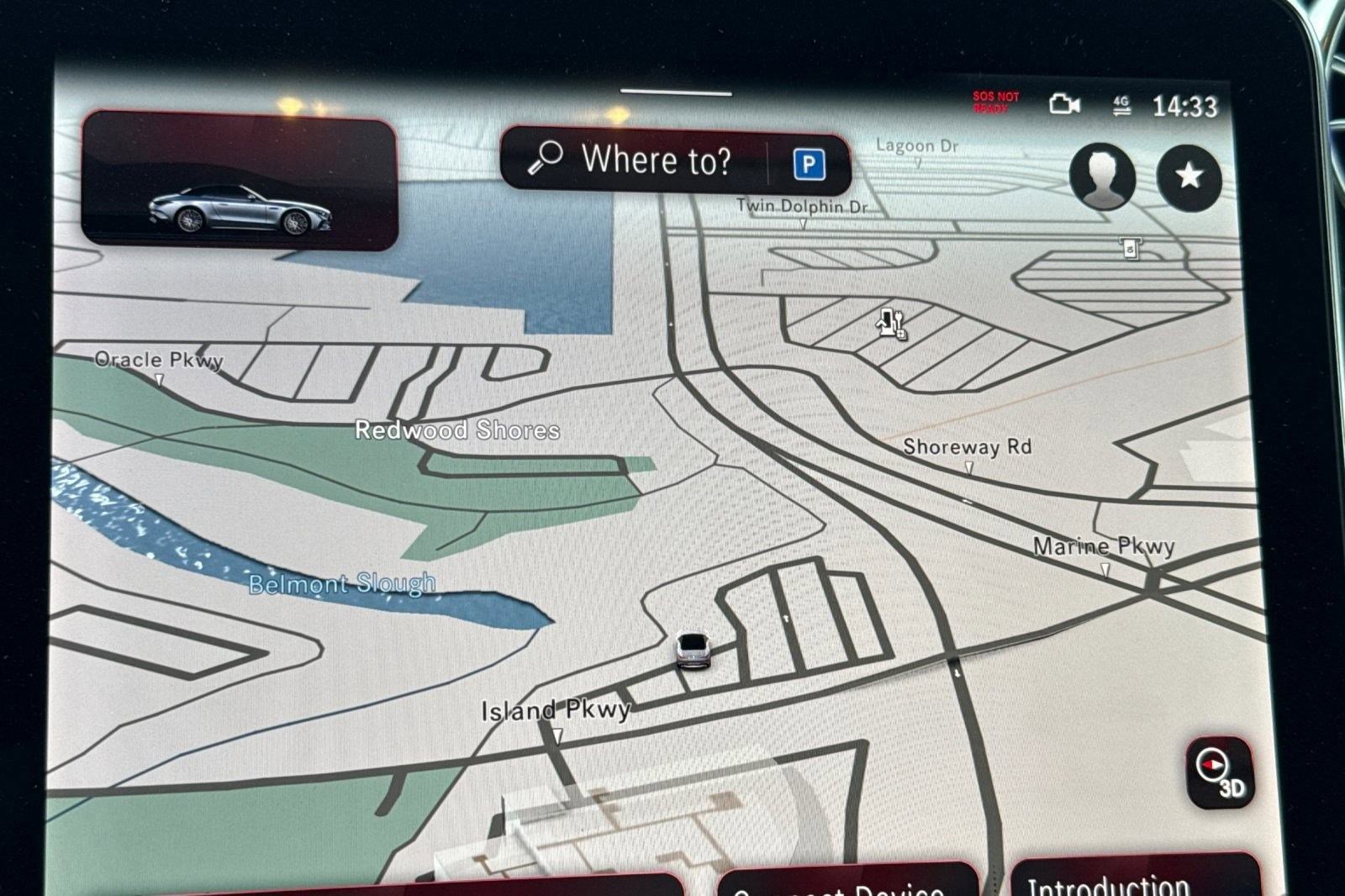
Task: Tap the Marine Pkwy label pin
Action: click(x=1105, y=567)
